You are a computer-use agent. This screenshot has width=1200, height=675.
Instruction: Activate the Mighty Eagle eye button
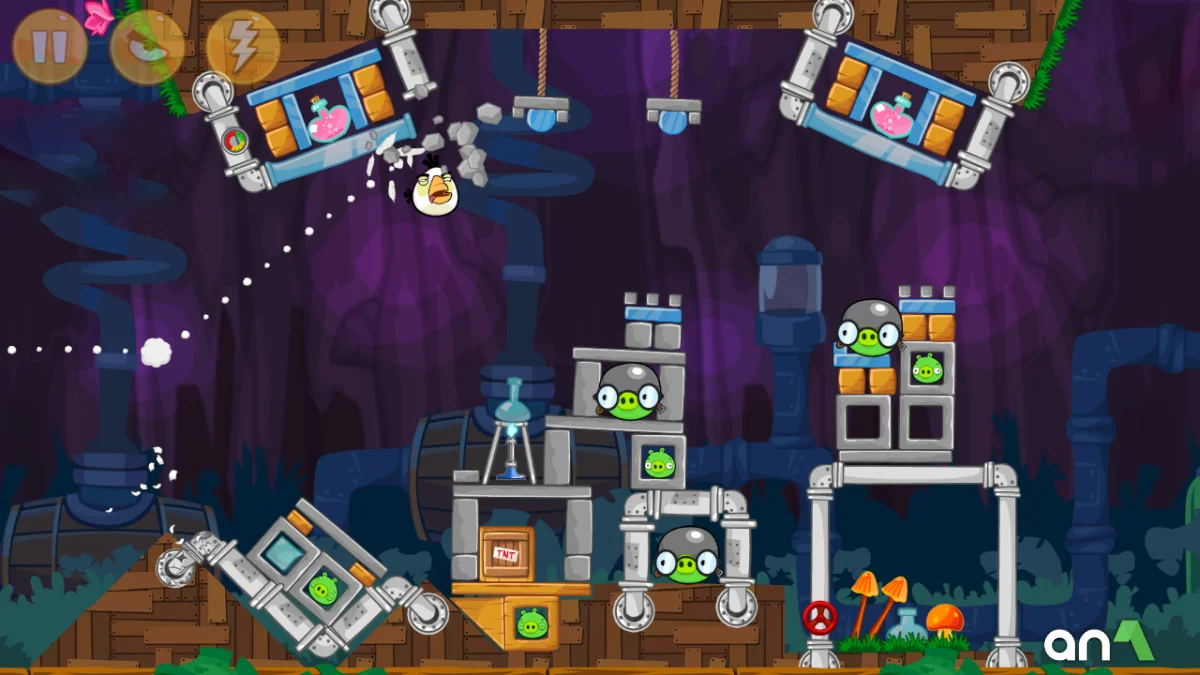pyautogui.click(x=146, y=47)
